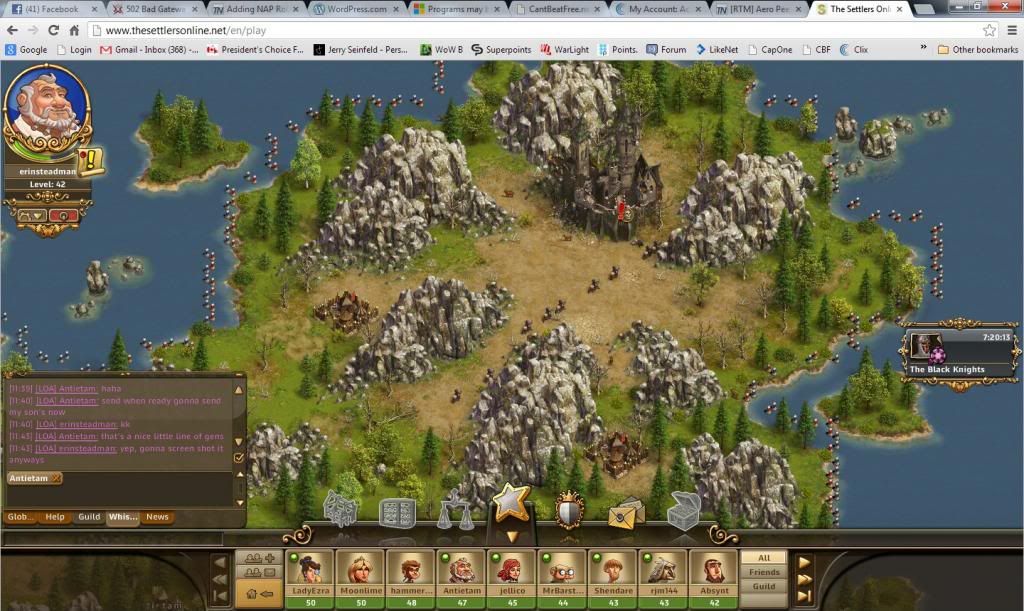This screenshot has width=1024, height=611.
Task: Open the building menu icon
Action: point(340,512)
